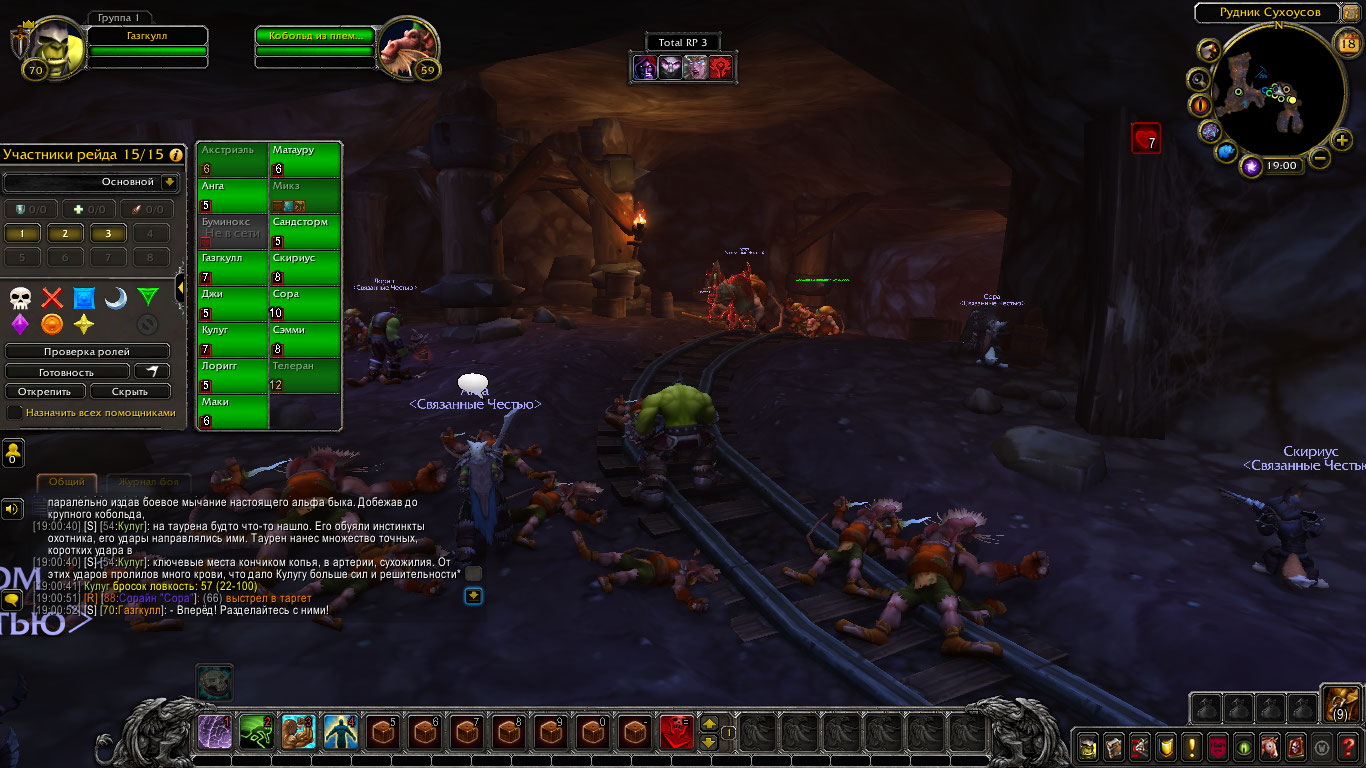Toggle raid group 2 filter button
1366x768 pixels.
coord(66,234)
